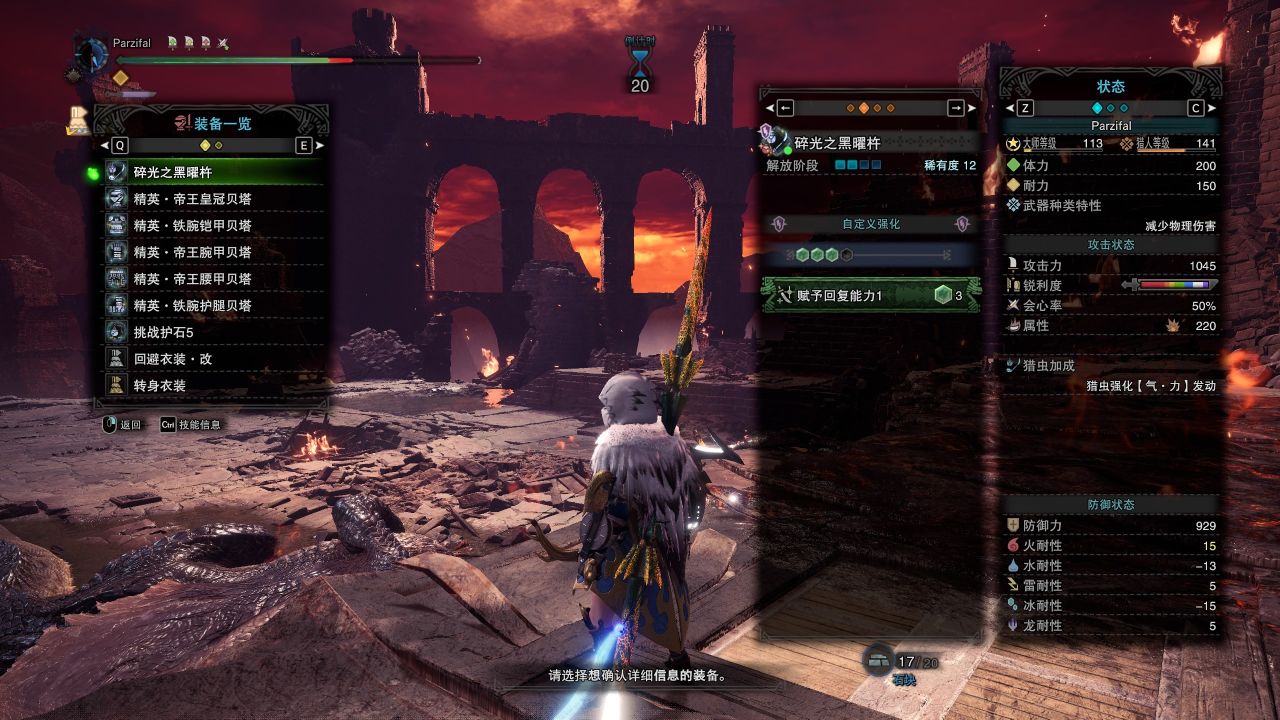
Task: Click the 赋予回复能力1 augment row
Action: pyautogui.click(x=868, y=295)
